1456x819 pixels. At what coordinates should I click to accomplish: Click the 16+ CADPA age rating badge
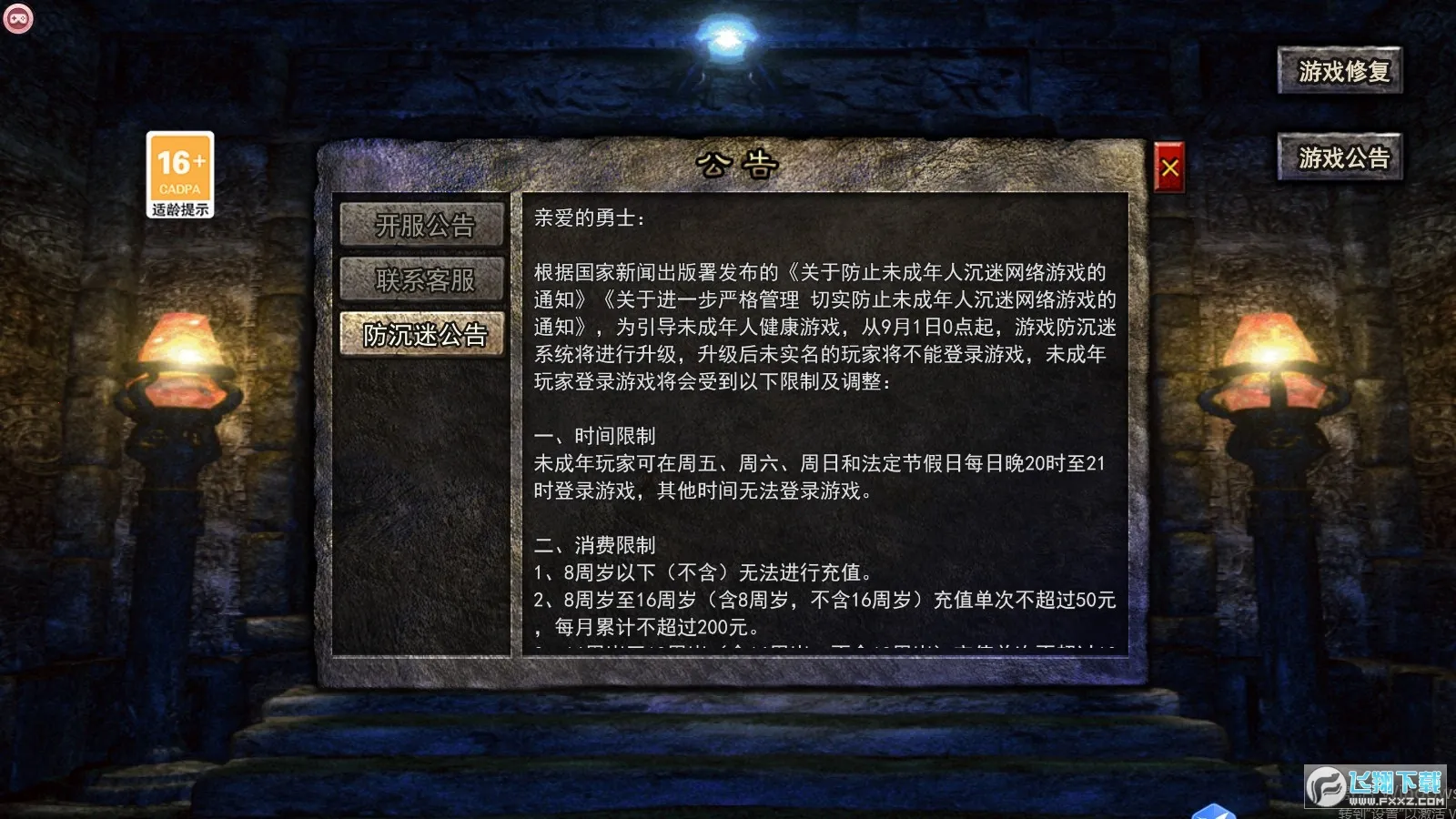[x=178, y=168]
